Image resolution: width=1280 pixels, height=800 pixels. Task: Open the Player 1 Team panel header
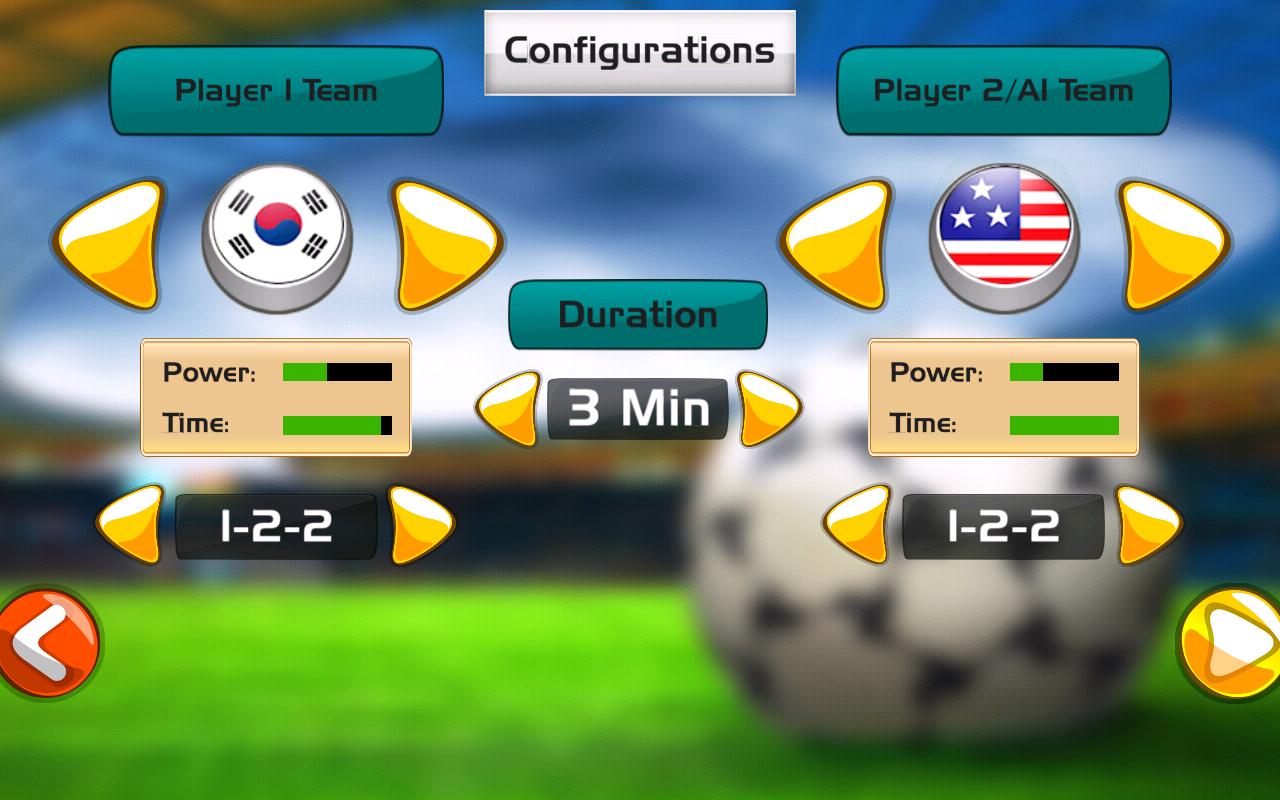click(x=277, y=91)
